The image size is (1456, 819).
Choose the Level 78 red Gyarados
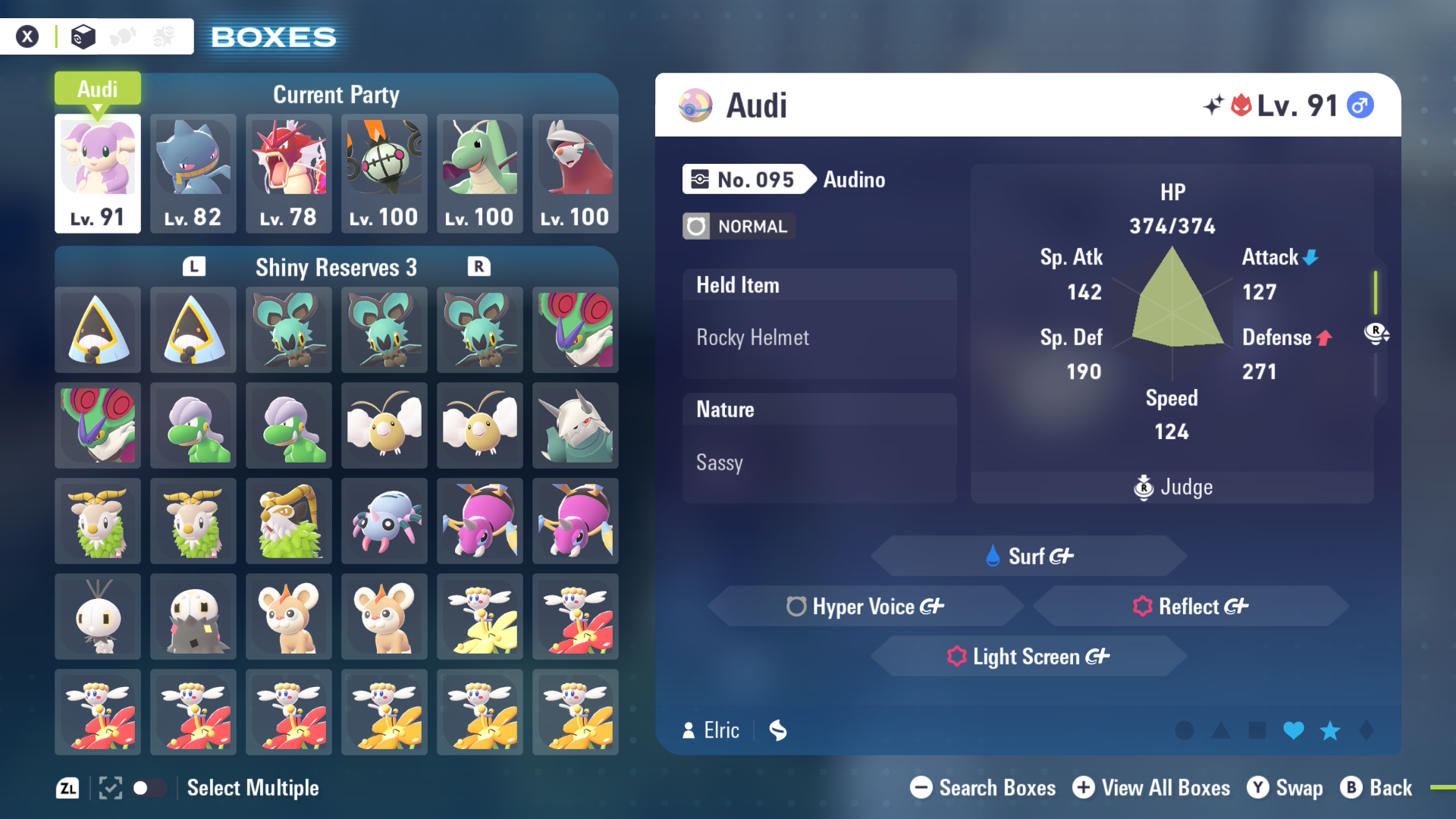(x=289, y=173)
